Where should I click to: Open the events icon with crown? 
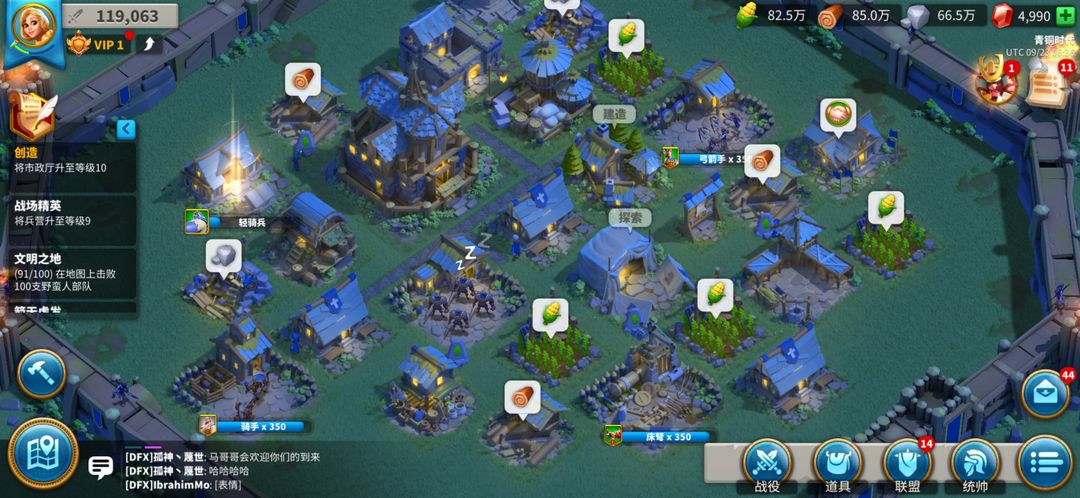[x=996, y=83]
